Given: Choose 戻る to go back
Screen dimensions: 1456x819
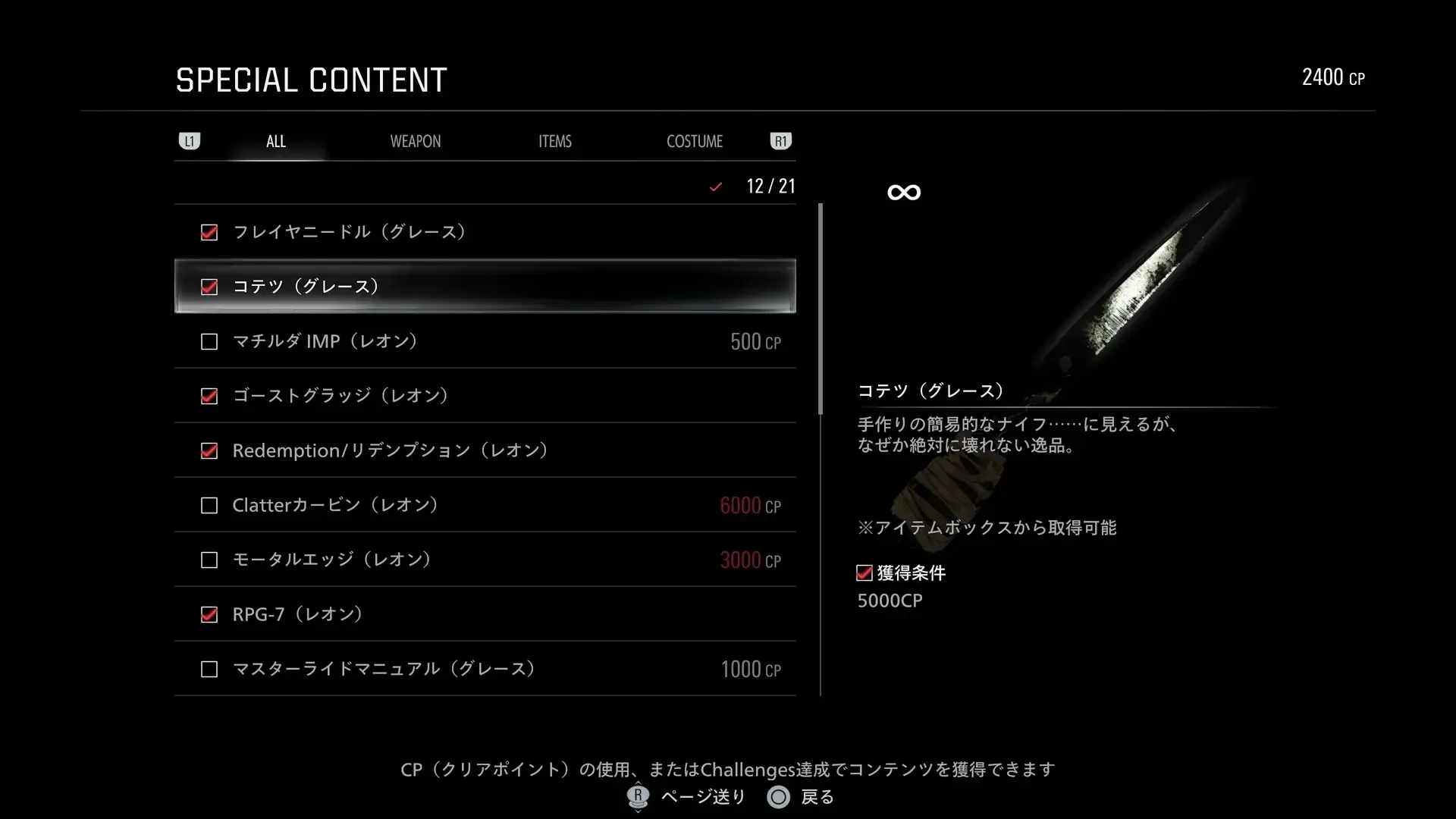Looking at the screenshot, I should [x=817, y=797].
